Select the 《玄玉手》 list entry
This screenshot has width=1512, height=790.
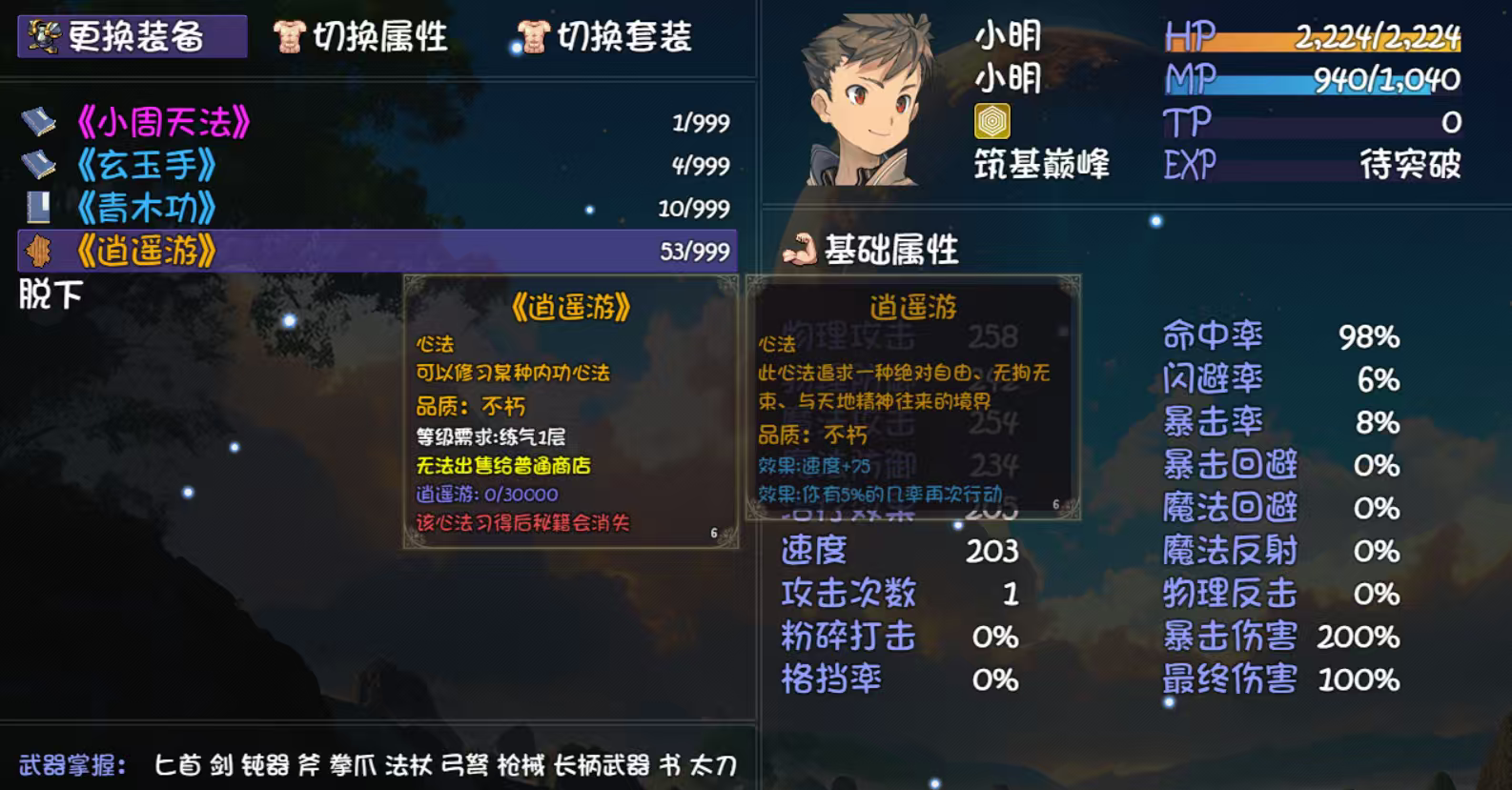pos(148,164)
